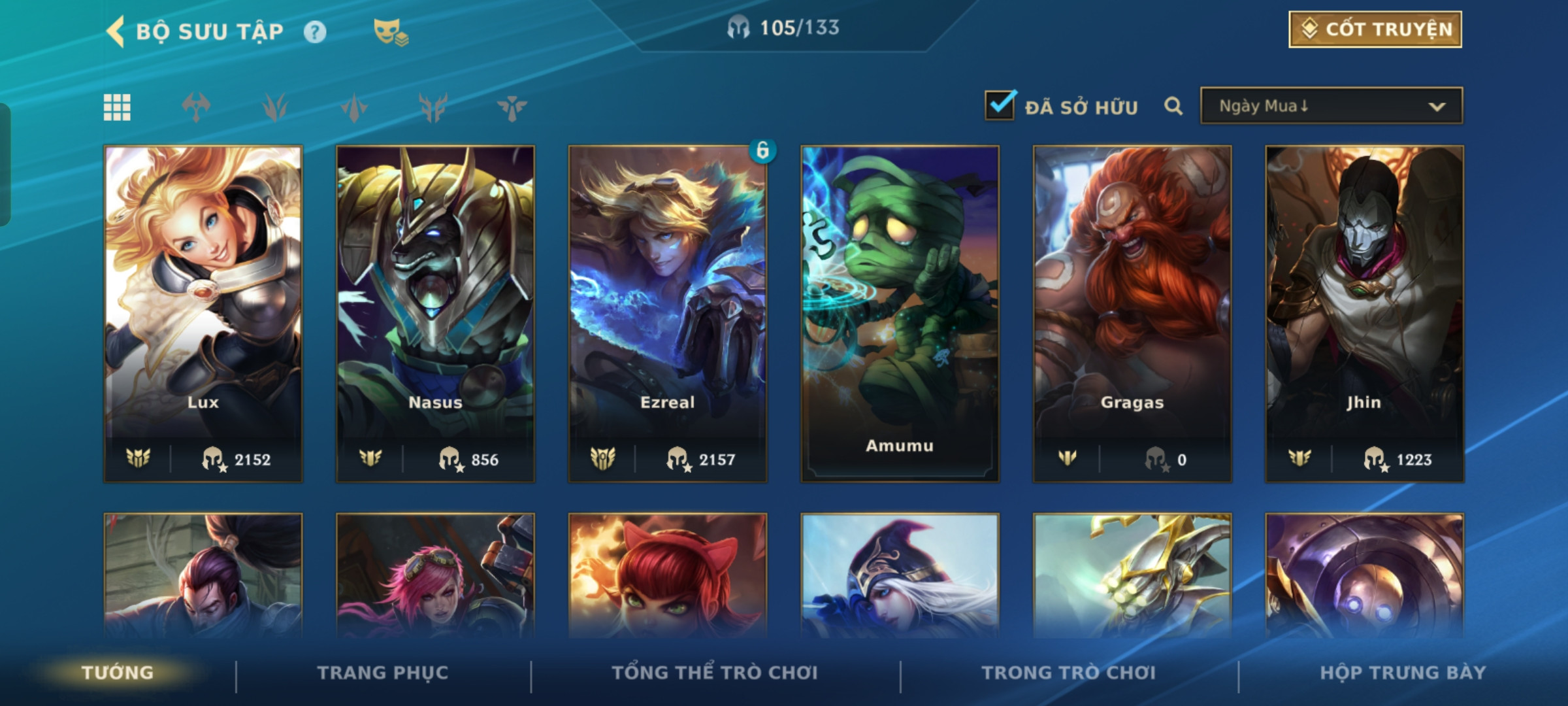
Task: Filter champions by the crossed-axes role icon
Action: (x=197, y=107)
